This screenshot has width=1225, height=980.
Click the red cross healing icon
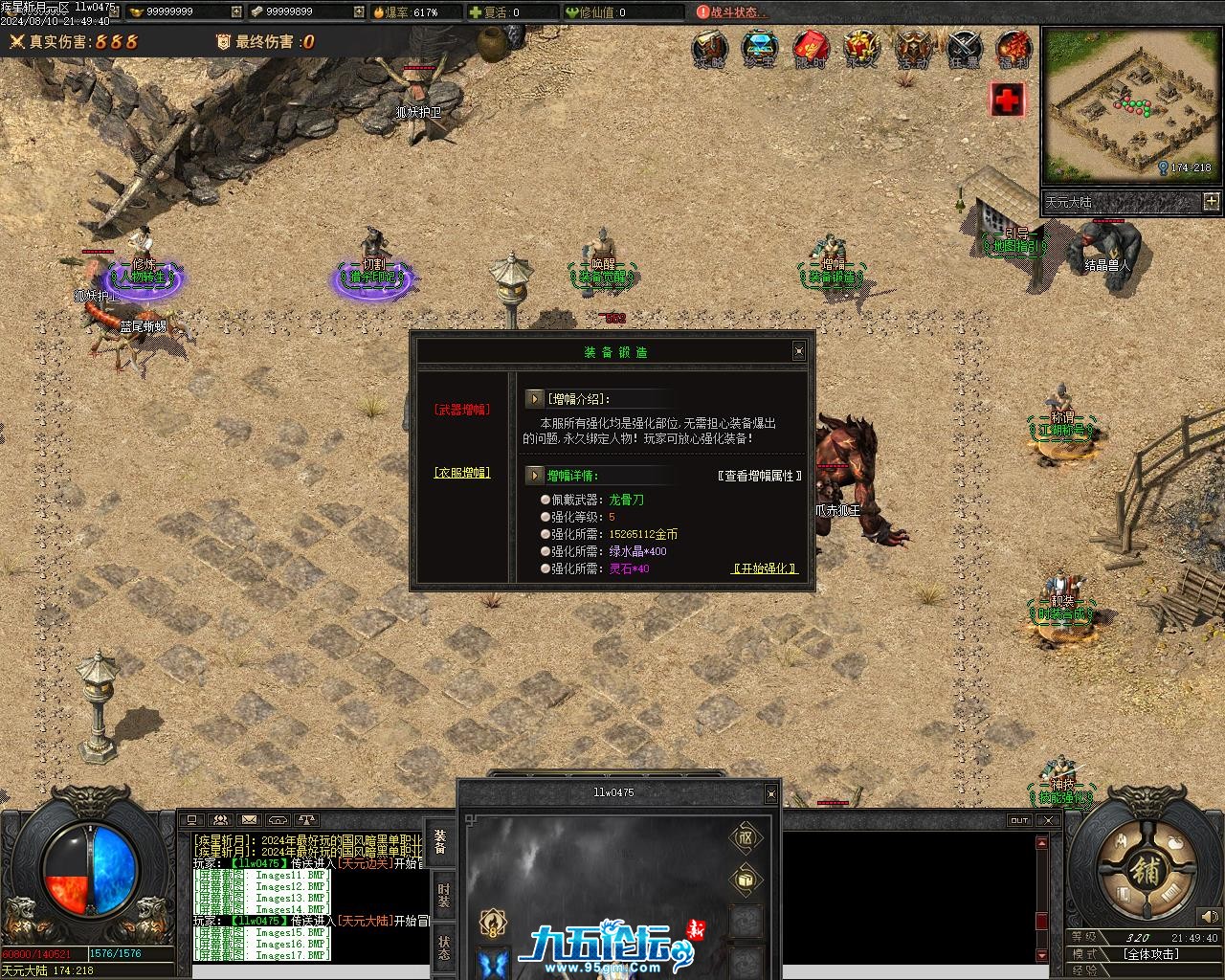click(1007, 99)
